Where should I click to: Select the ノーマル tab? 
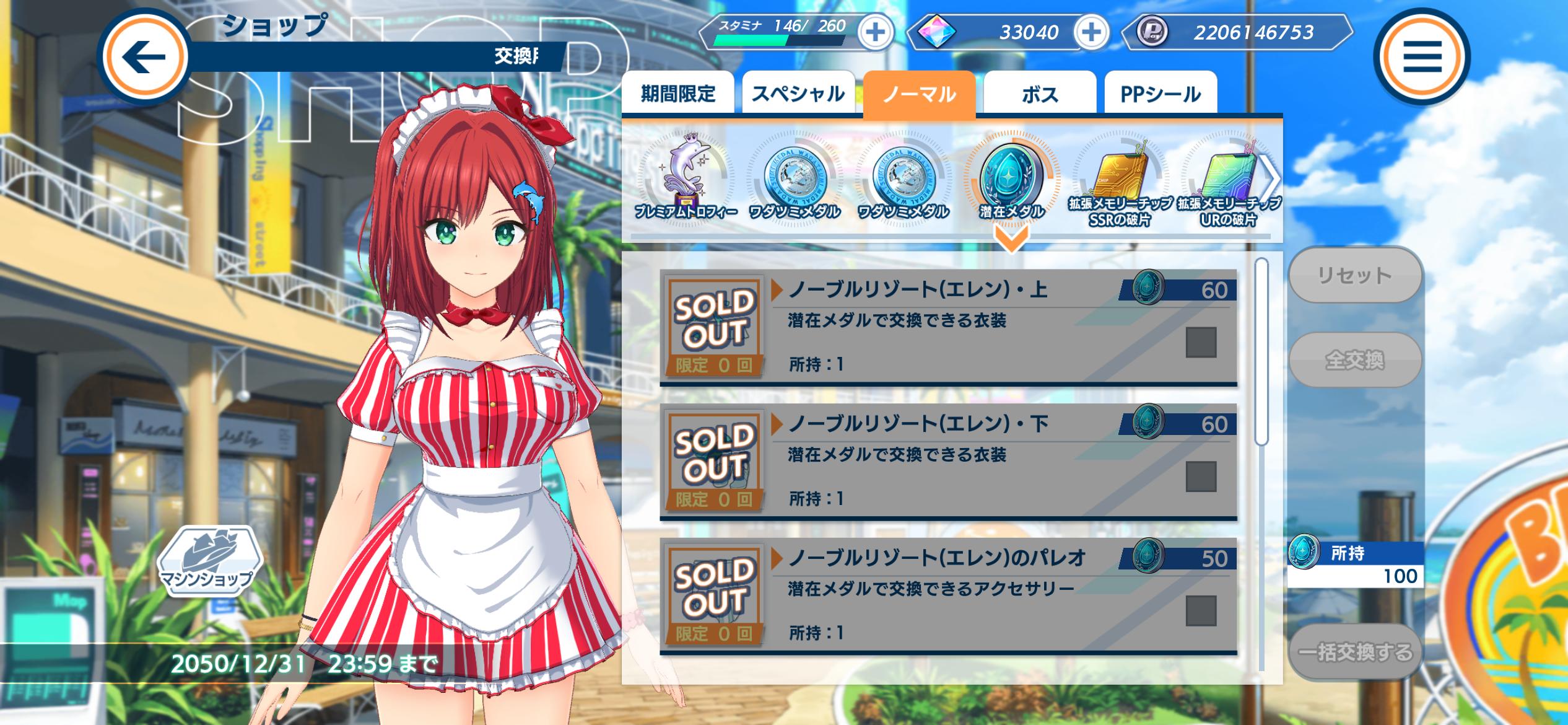919,94
